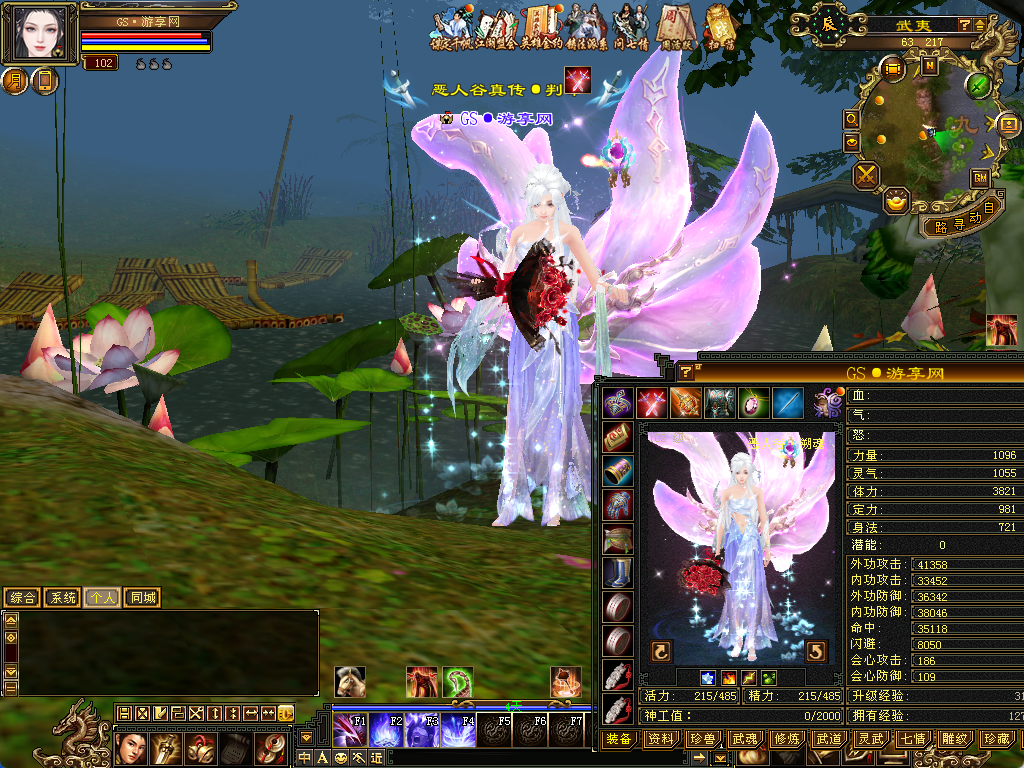Click the GM button beside the minimap

coord(980,178)
